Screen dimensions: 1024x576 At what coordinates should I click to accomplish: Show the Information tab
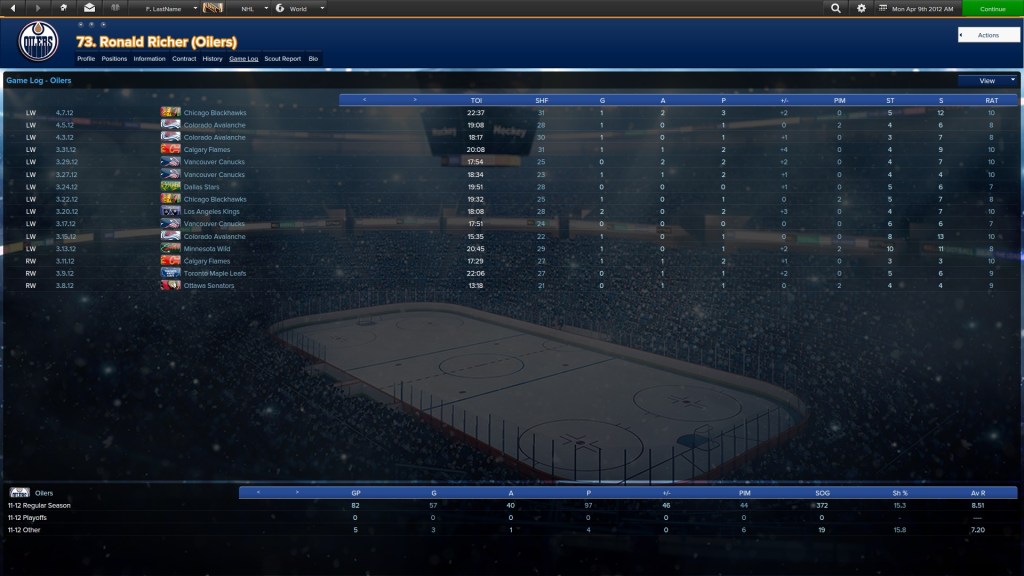[149, 59]
